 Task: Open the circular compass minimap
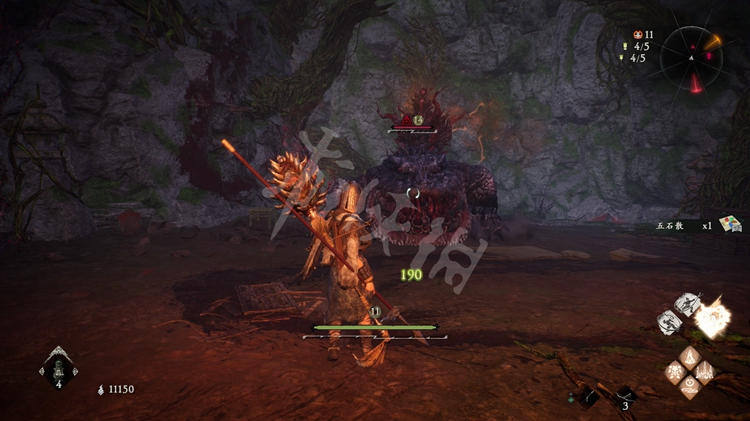click(691, 56)
